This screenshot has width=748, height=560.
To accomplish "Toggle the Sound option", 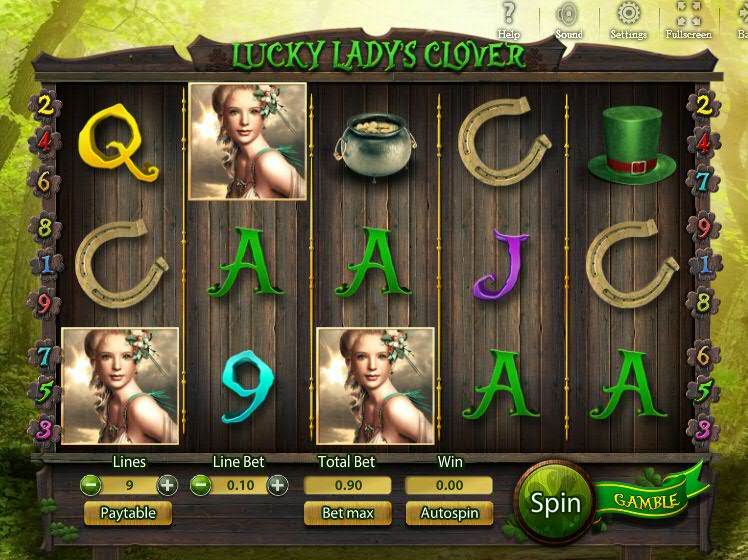I will (x=568, y=19).
